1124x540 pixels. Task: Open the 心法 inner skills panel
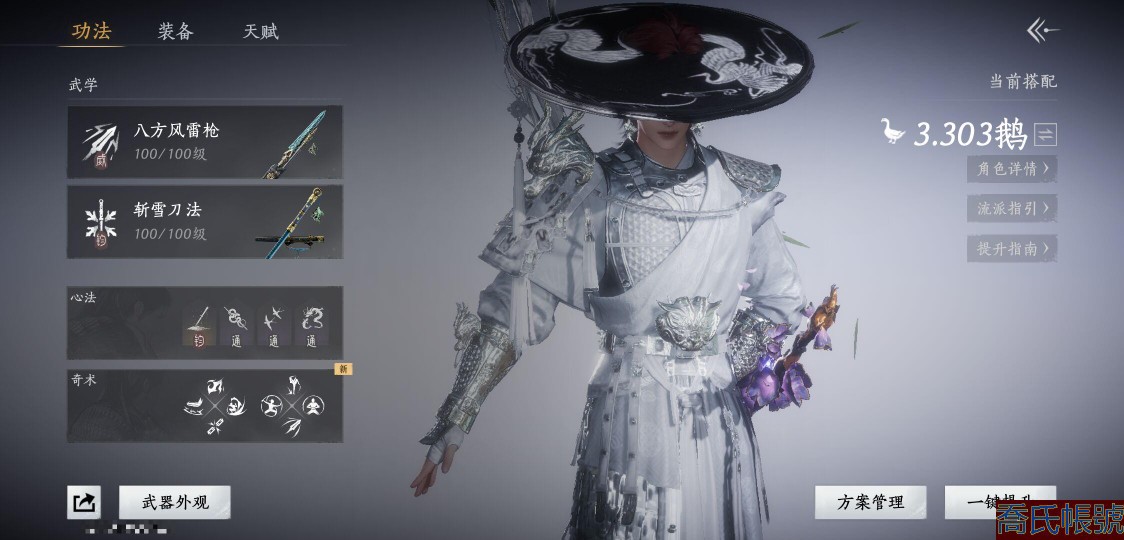click(x=205, y=323)
